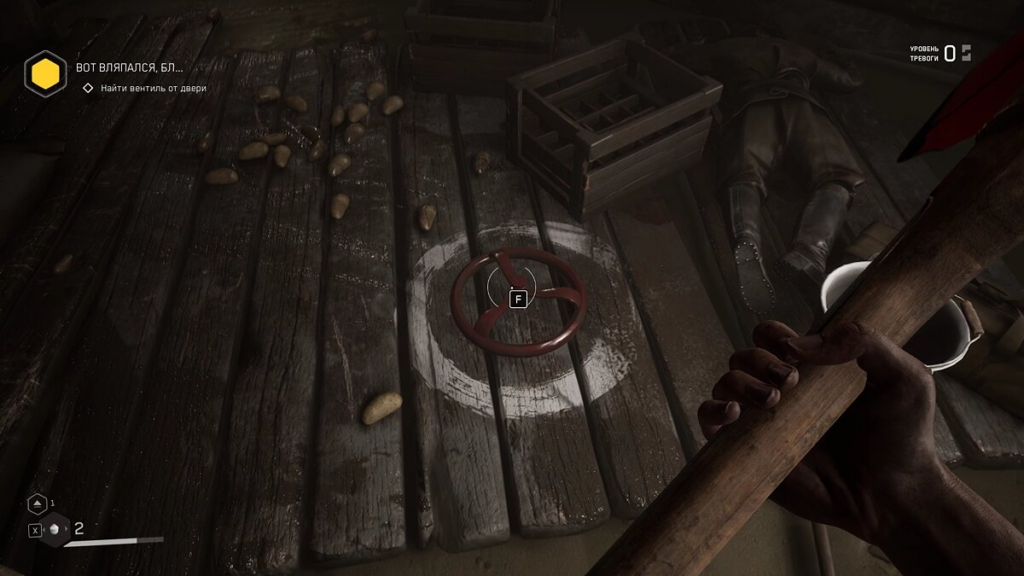Open the "ВОТ ВЛЯПАЛСЯ, БЛ..." quest title
The height and width of the screenshot is (576, 1024).
130,68
